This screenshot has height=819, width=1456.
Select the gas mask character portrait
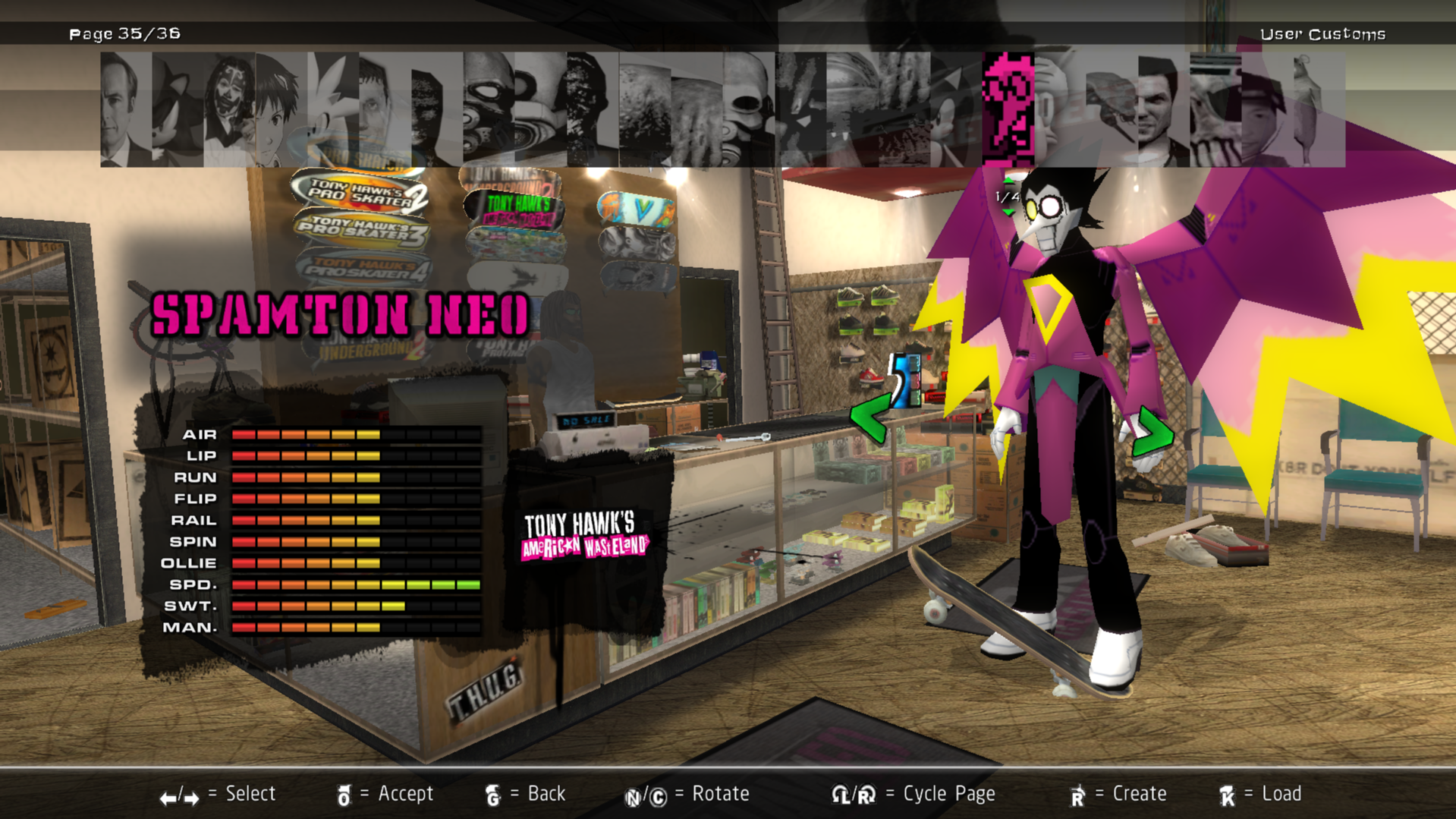click(x=489, y=109)
